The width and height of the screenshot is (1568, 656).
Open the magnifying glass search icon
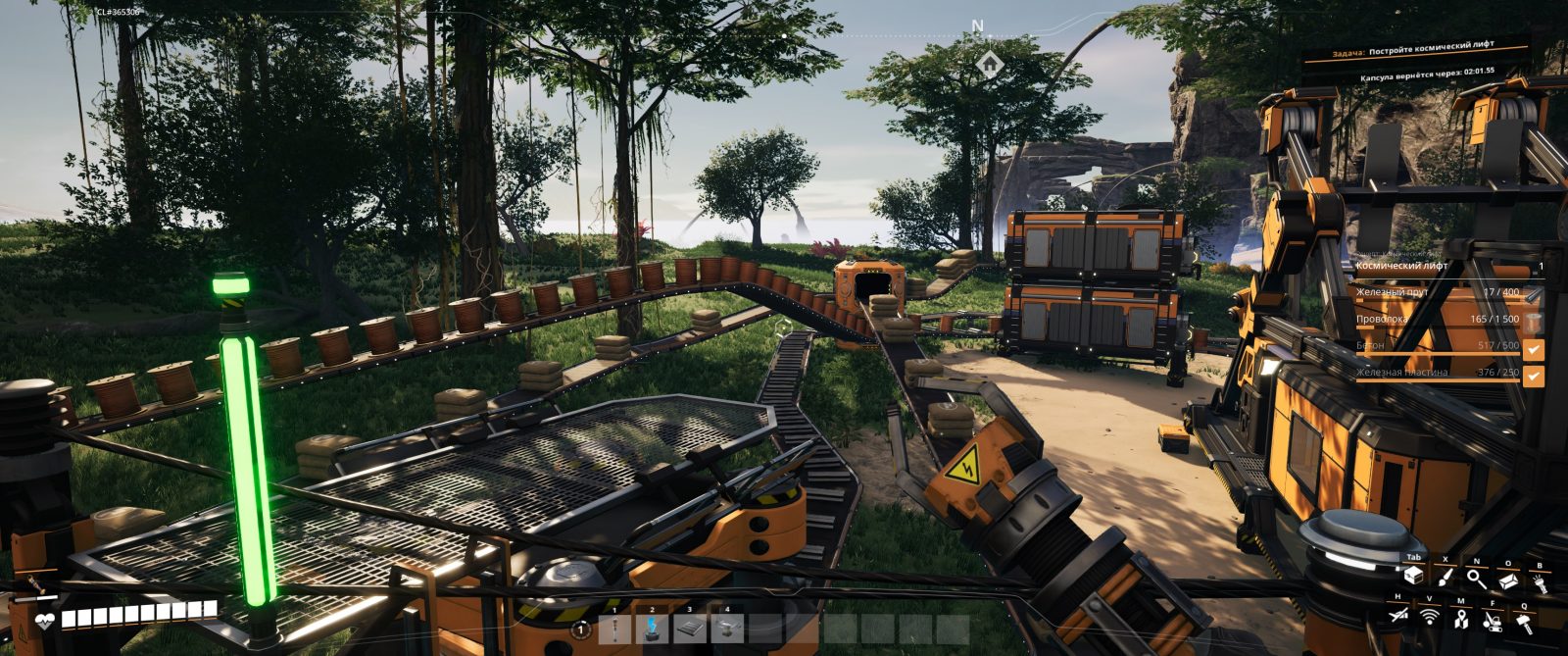tap(1477, 580)
